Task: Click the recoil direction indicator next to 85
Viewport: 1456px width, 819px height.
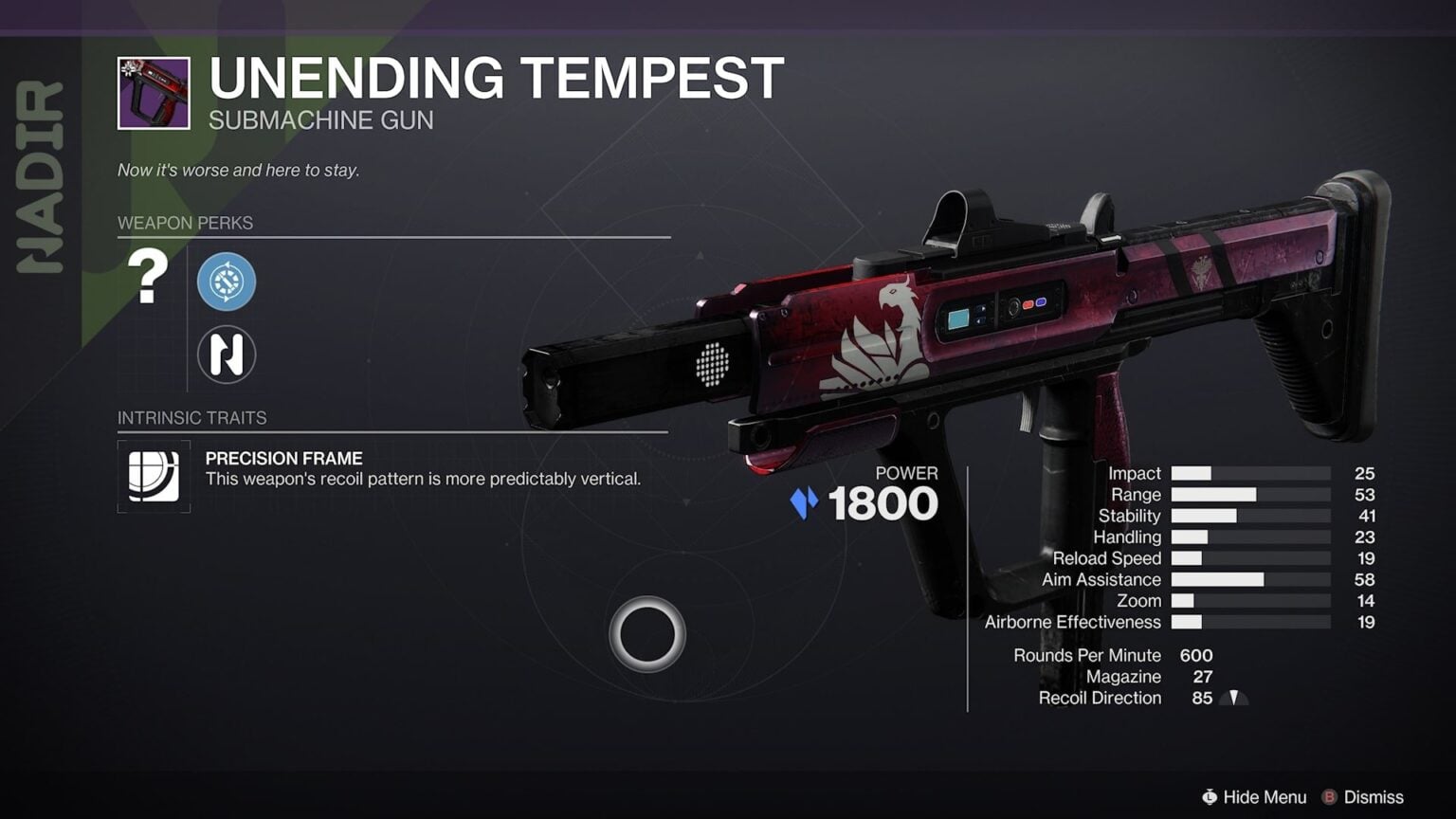Action: 1234,698
